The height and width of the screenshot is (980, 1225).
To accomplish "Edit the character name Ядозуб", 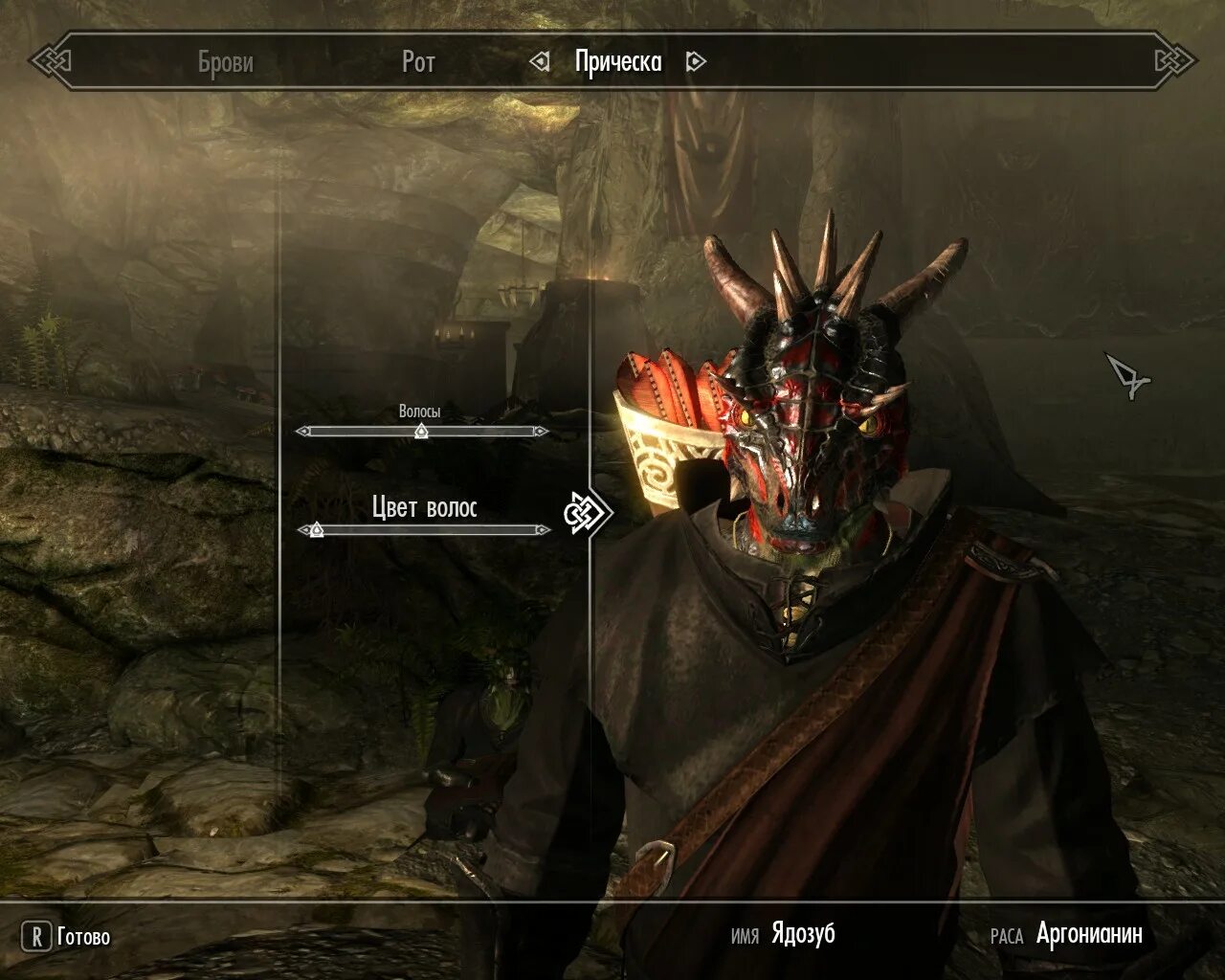I will tap(803, 935).
